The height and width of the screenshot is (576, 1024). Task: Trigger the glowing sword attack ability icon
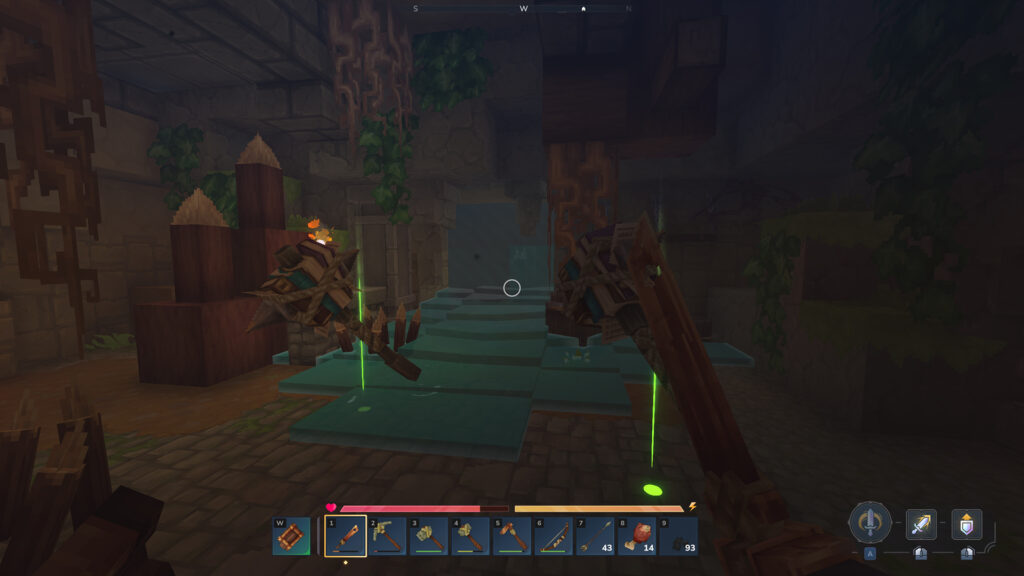(x=921, y=524)
